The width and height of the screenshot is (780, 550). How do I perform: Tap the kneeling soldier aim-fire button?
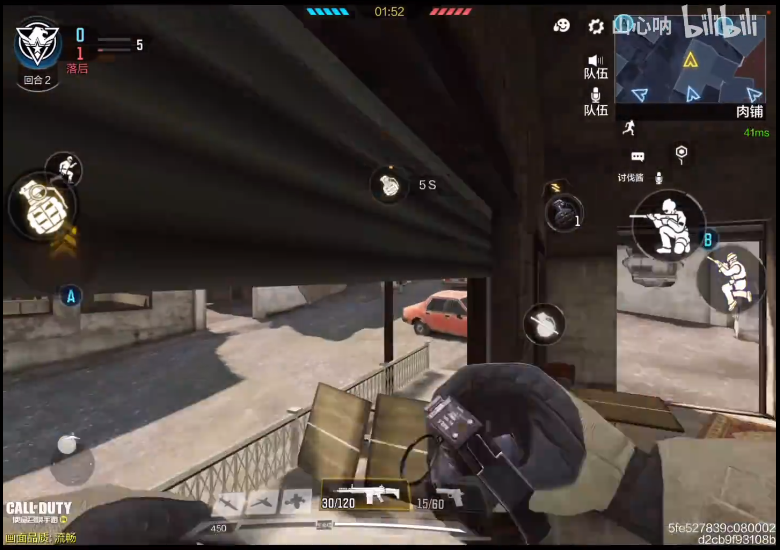tap(668, 226)
